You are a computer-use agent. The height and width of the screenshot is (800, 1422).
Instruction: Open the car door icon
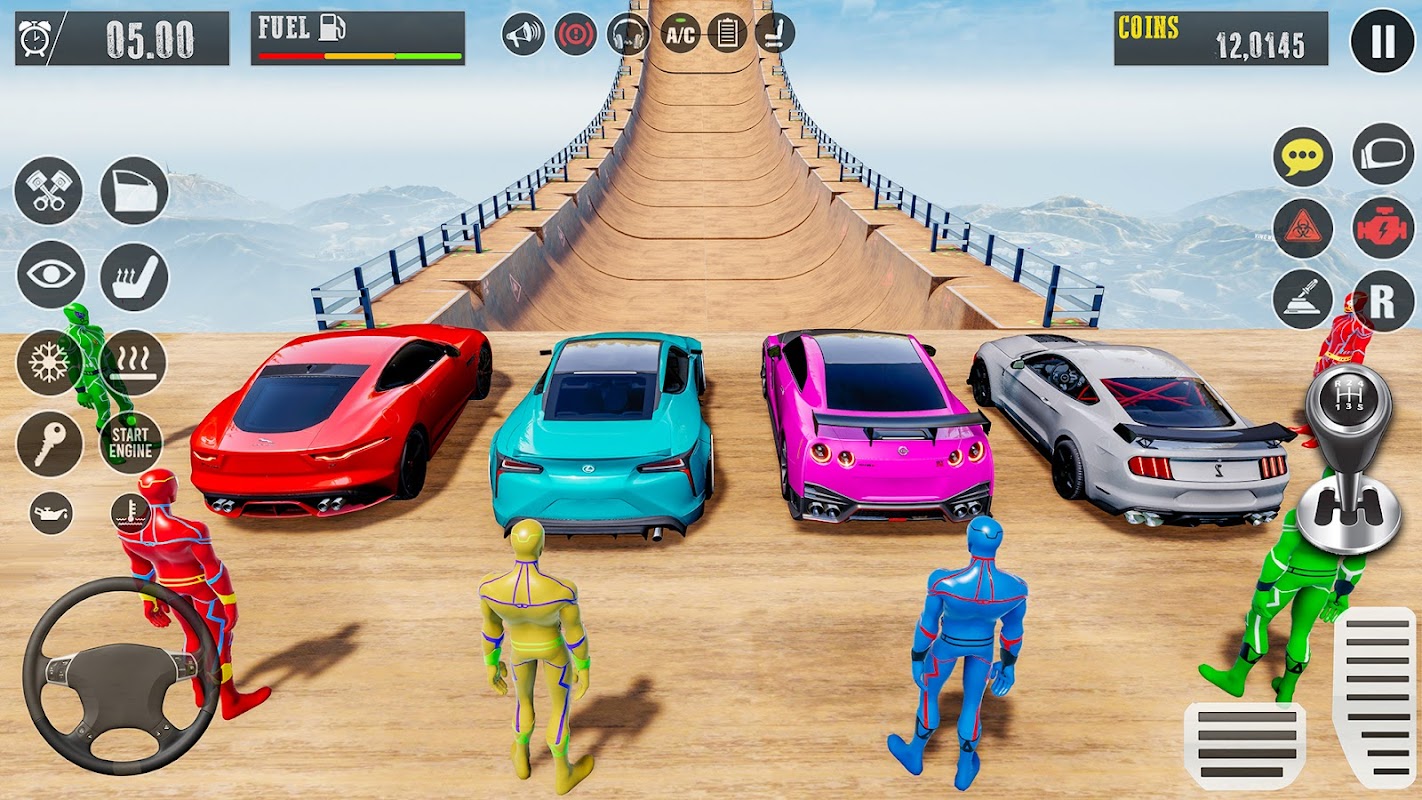134,190
